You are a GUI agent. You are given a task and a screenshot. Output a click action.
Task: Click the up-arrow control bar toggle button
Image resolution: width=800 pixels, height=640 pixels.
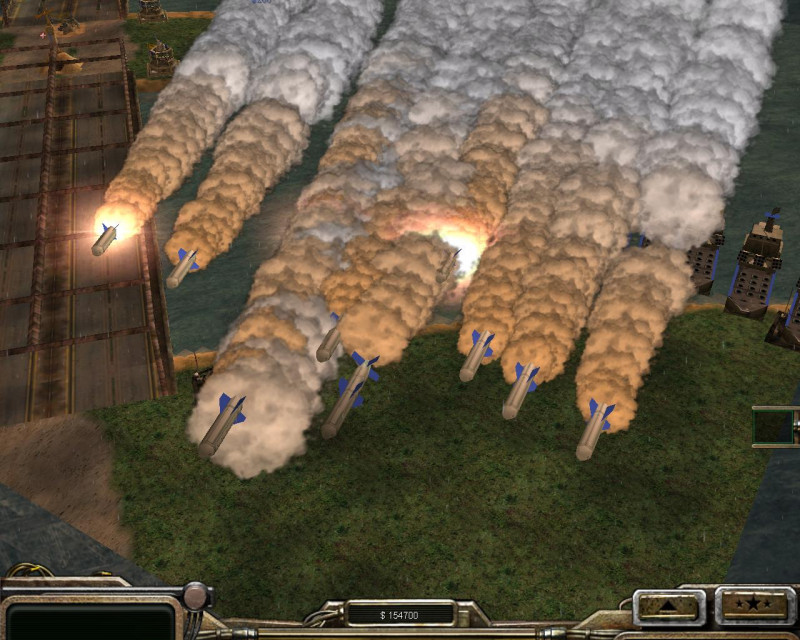pyautogui.click(x=670, y=606)
